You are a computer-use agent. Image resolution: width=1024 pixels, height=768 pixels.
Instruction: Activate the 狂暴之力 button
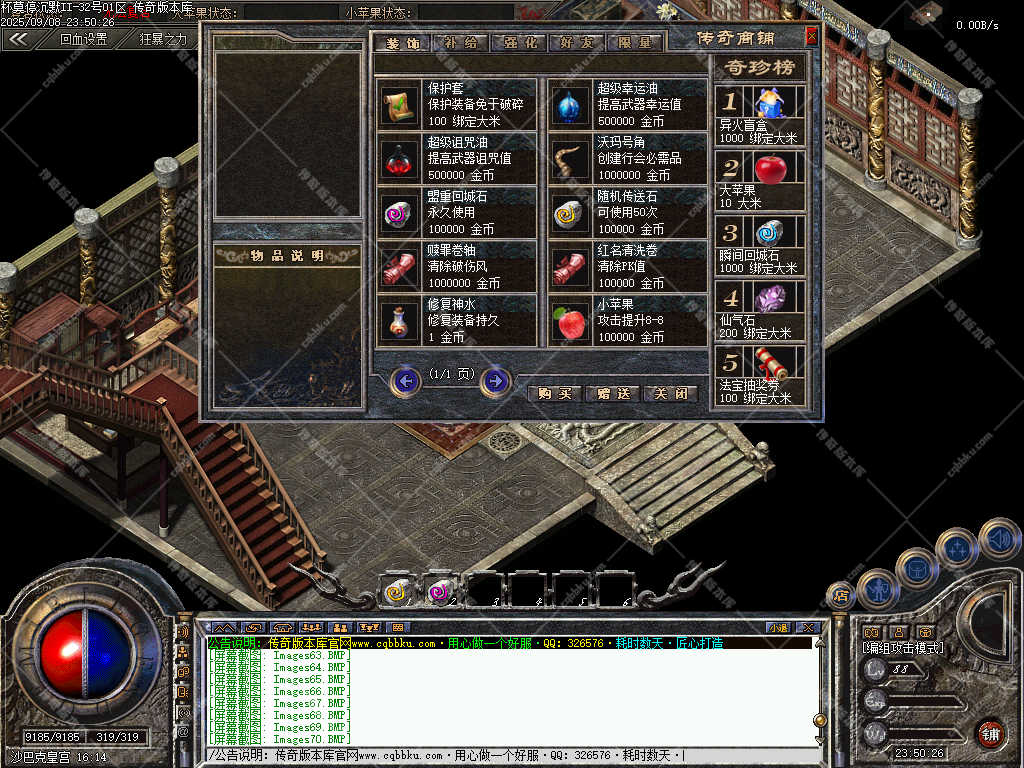pyautogui.click(x=163, y=40)
